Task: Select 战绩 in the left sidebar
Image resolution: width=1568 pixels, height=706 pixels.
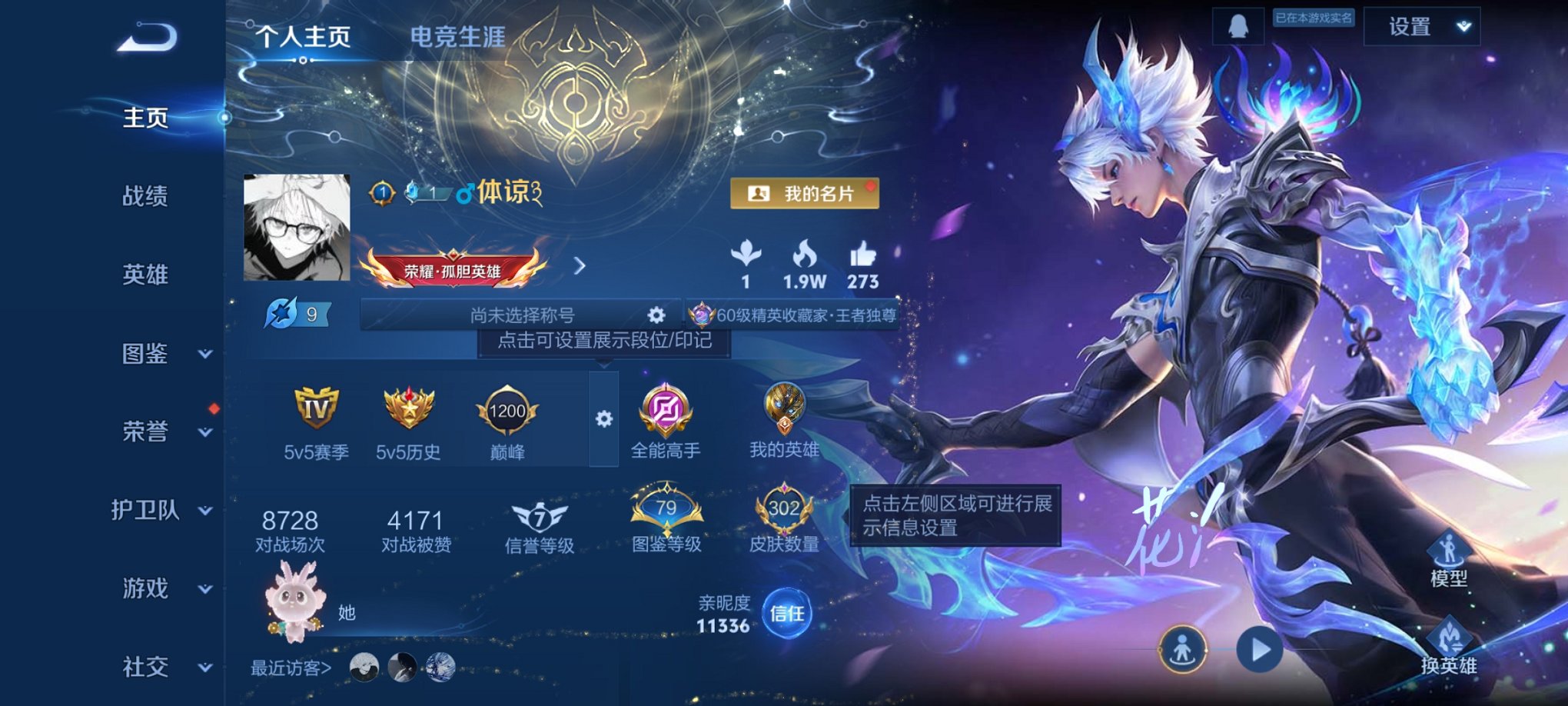Action: pyautogui.click(x=146, y=196)
